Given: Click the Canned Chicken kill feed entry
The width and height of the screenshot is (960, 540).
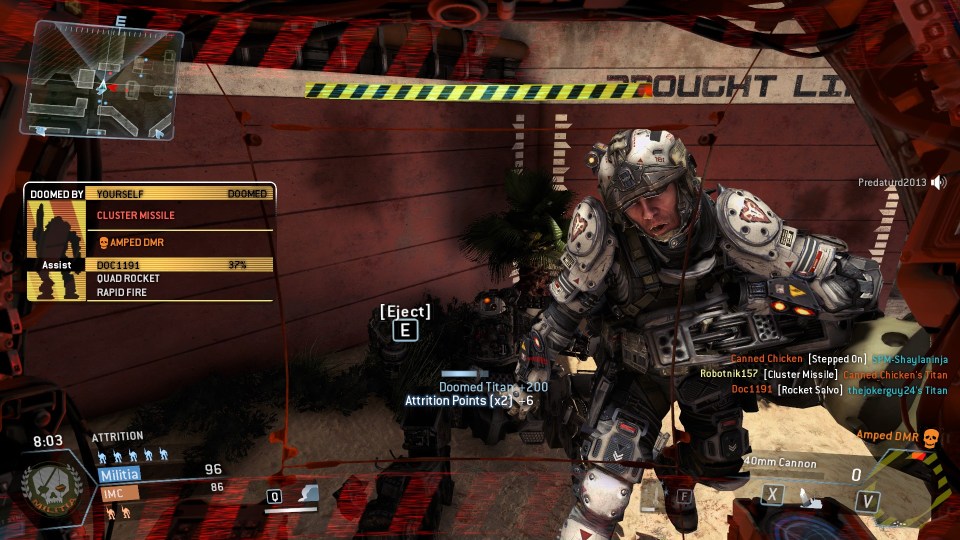Looking at the screenshot, I should (x=838, y=359).
